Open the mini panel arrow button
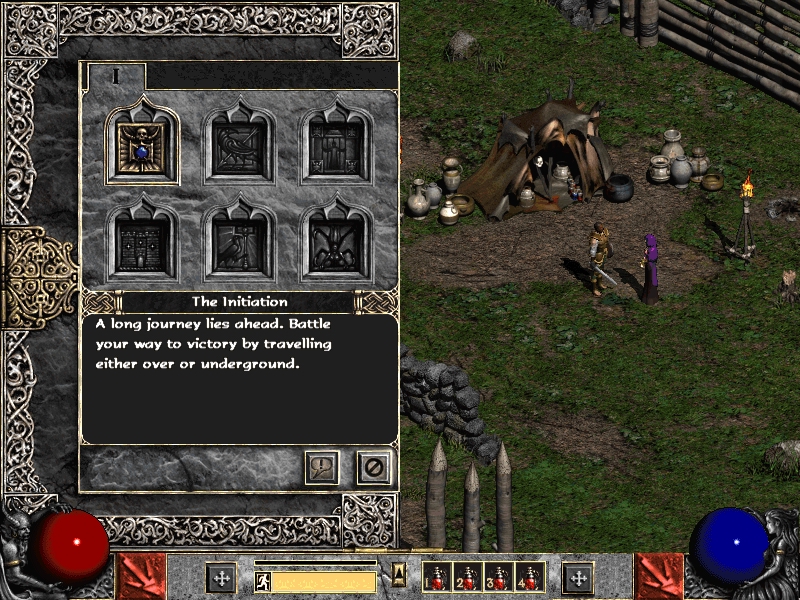This screenshot has height=600, width=800. click(398, 573)
